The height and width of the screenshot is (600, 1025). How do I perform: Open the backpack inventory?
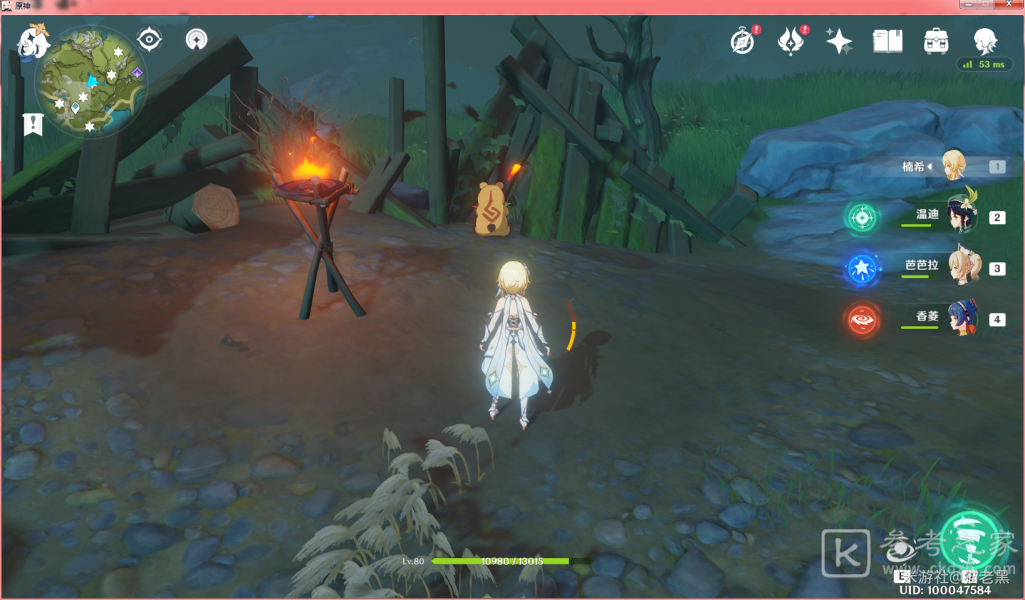point(936,41)
